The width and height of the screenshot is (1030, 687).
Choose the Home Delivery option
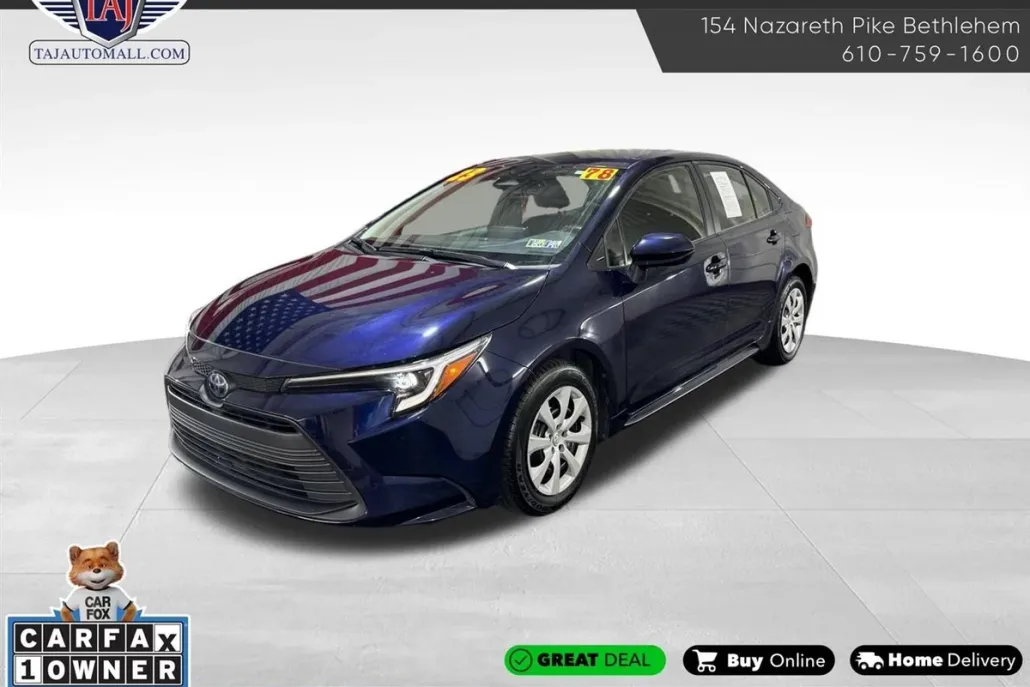click(x=936, y=660)
